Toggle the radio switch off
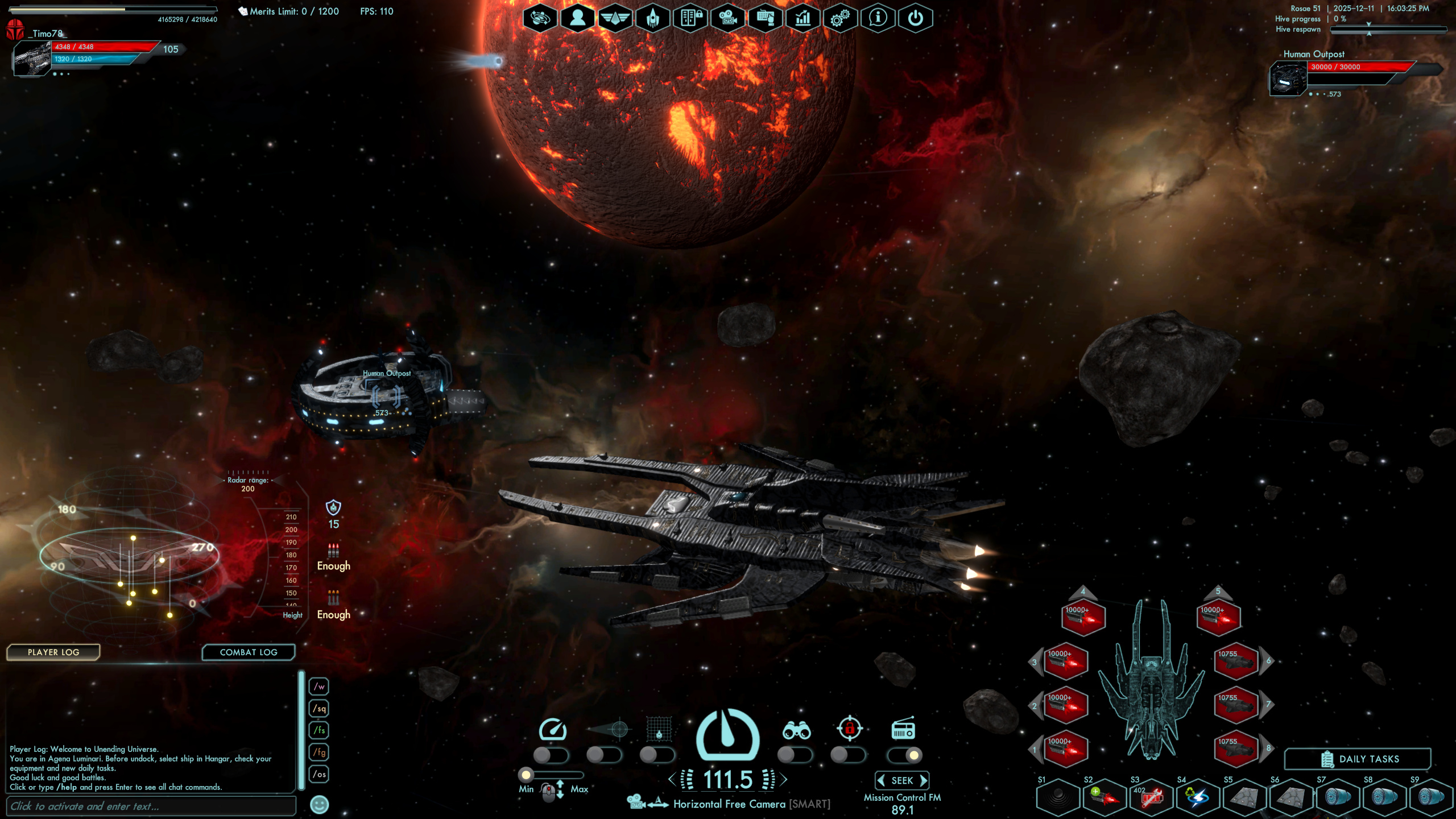Viewport: 1456px width, 819px height. (x=904, y=755)
